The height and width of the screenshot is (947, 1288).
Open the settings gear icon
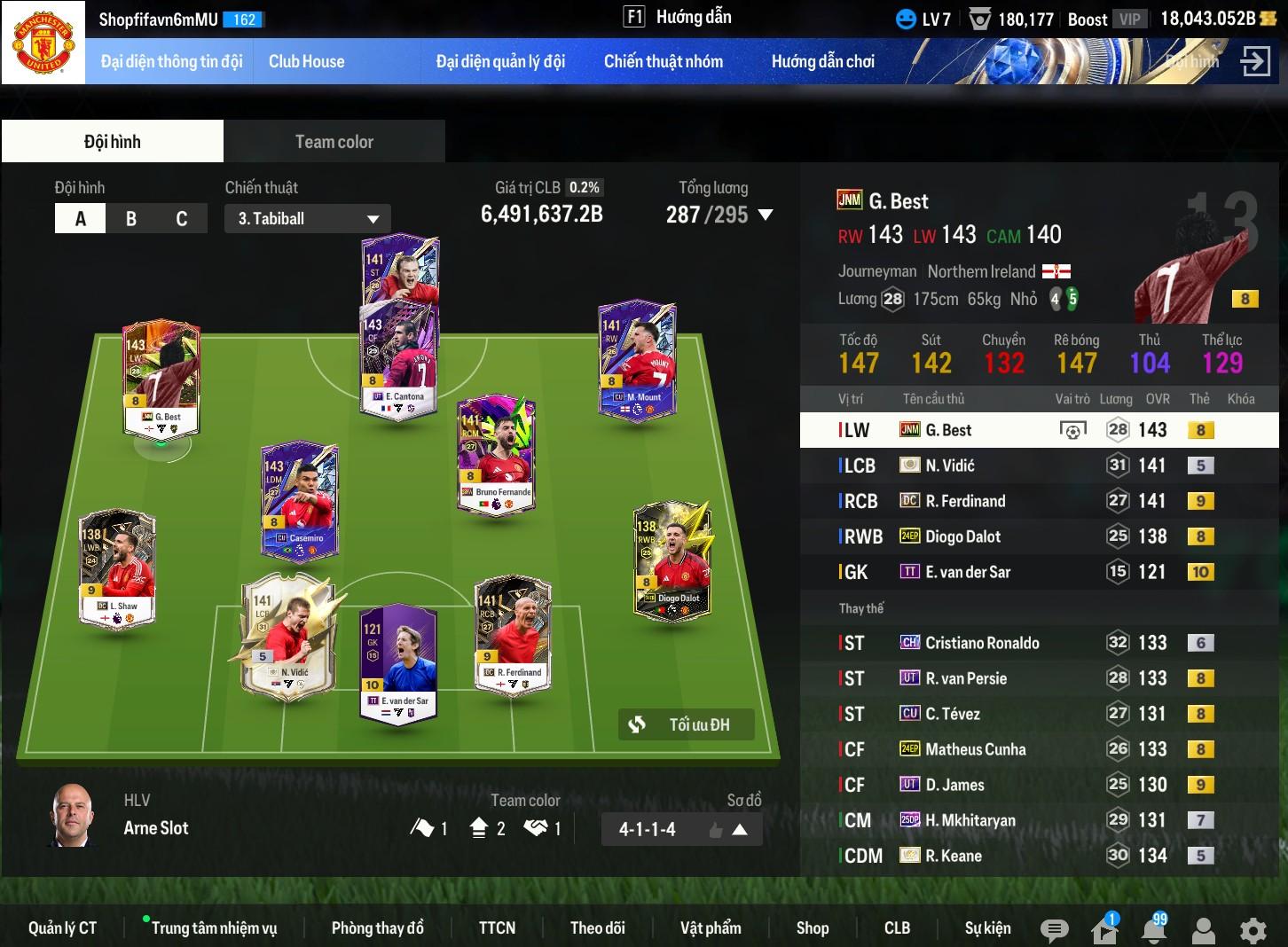point(1253,930)
